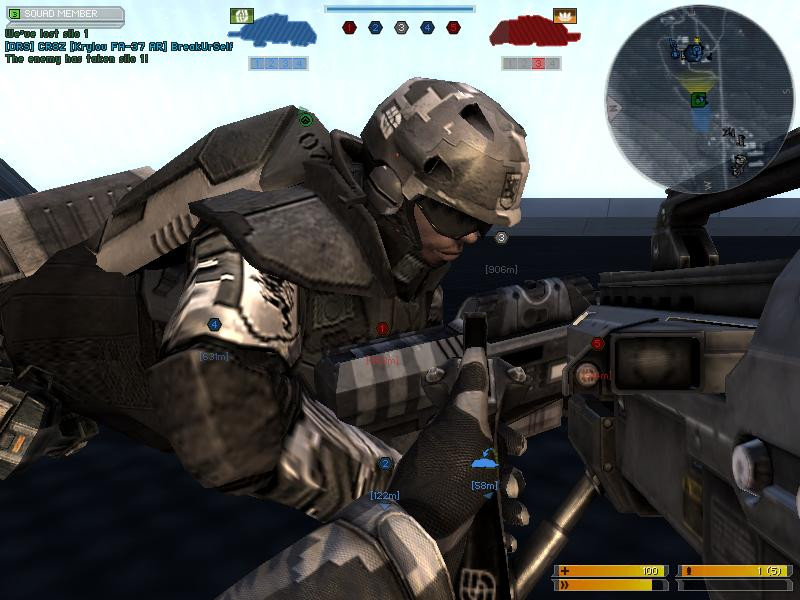Select silo 3 indicator in top bar
This screenshot has height=600, width=800.
401,28
